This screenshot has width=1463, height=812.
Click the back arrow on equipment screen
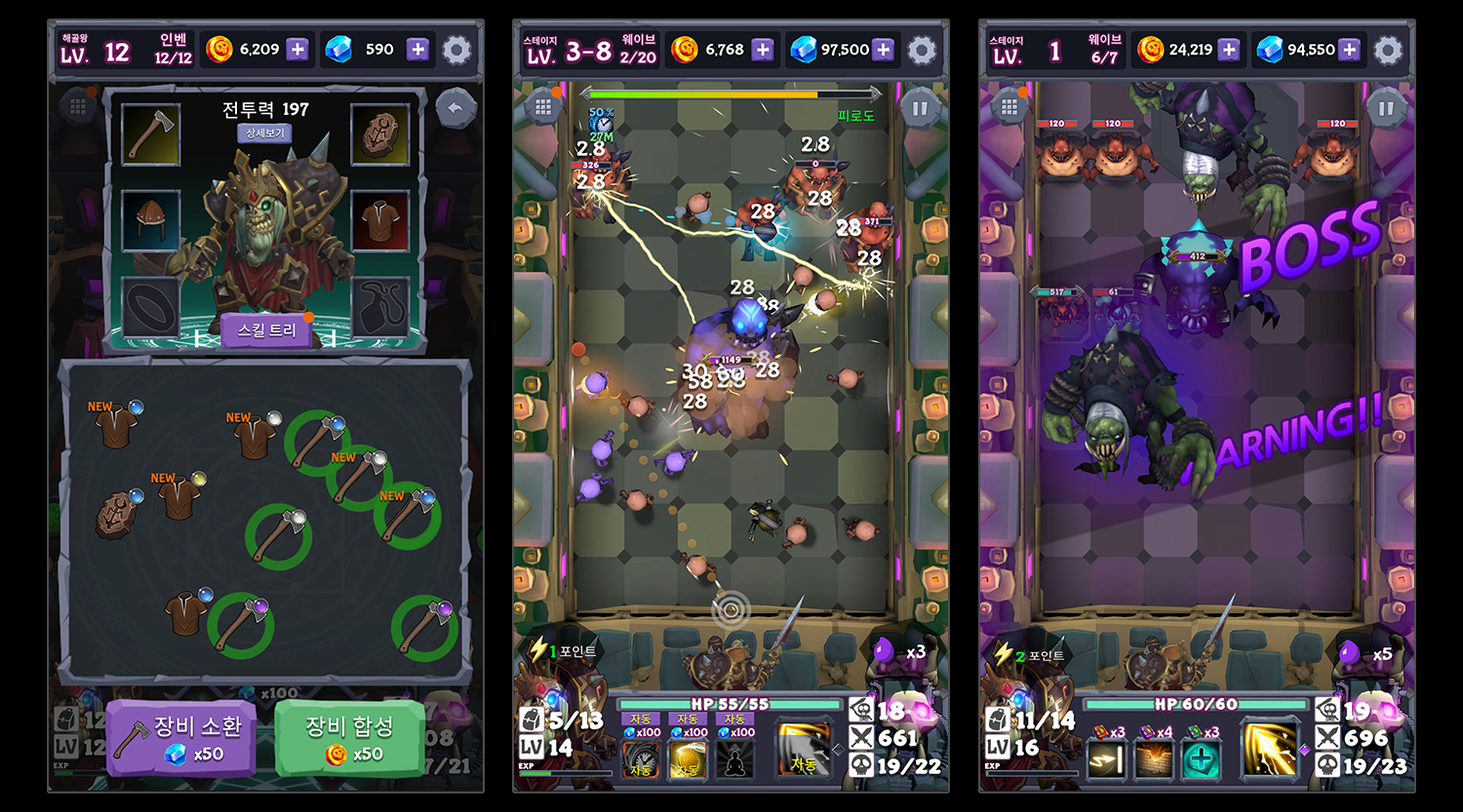(x=455, y=108)
